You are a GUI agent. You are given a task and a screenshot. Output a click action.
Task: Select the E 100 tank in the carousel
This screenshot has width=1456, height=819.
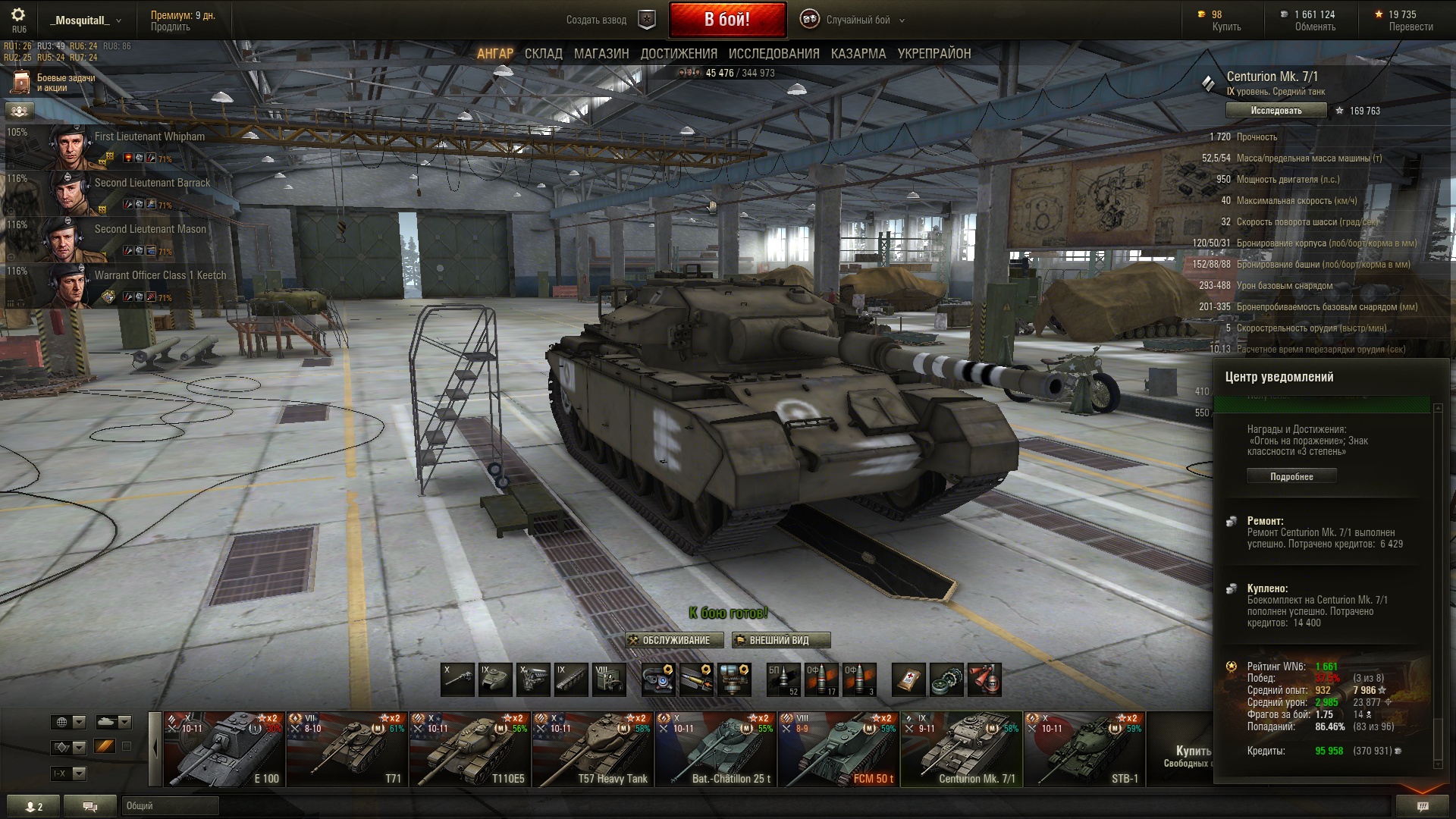pos(224,749)
